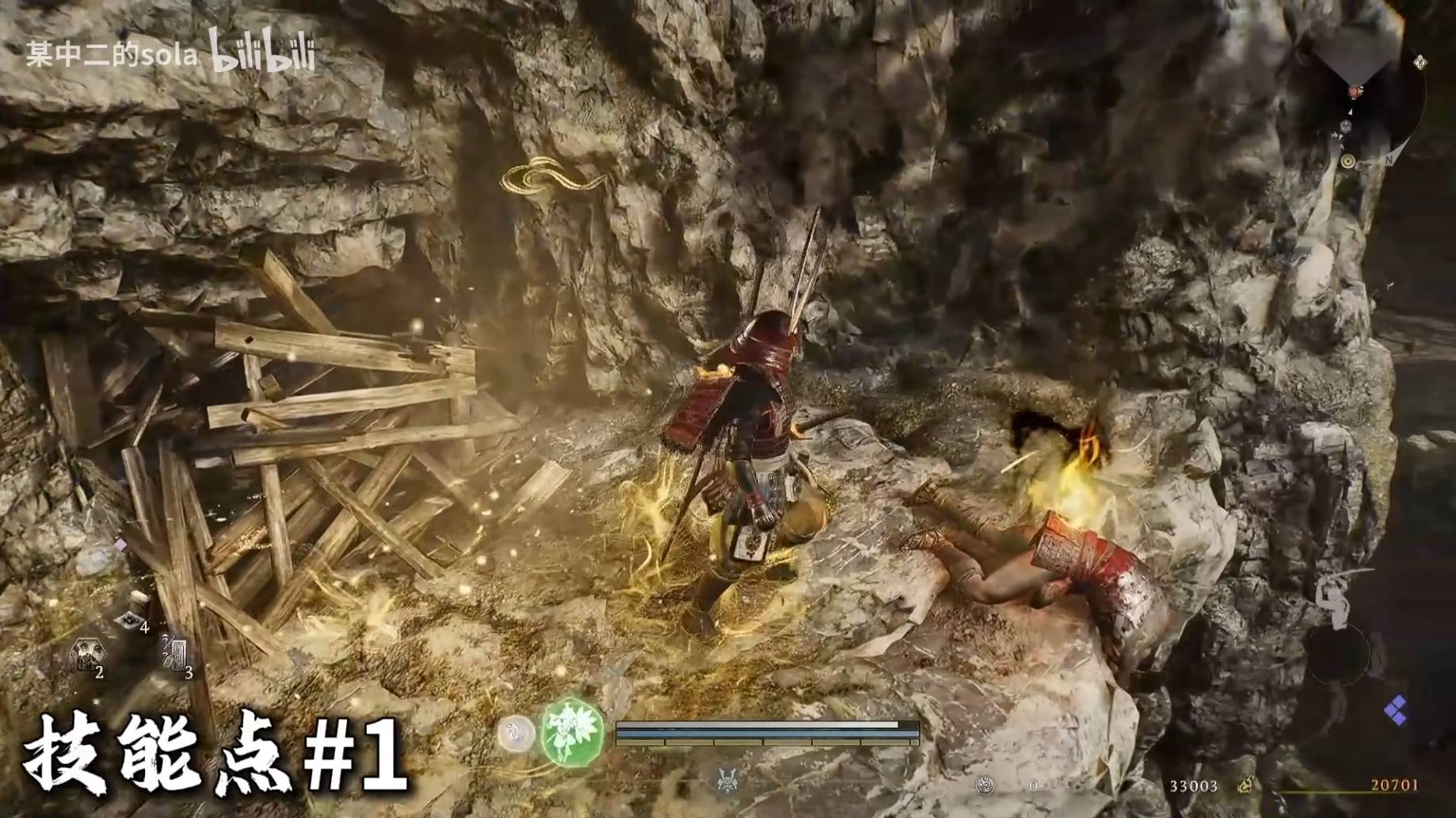Click the diamond icon beside the minimap
This screenshot has width=1456, height=818.
1420,62
